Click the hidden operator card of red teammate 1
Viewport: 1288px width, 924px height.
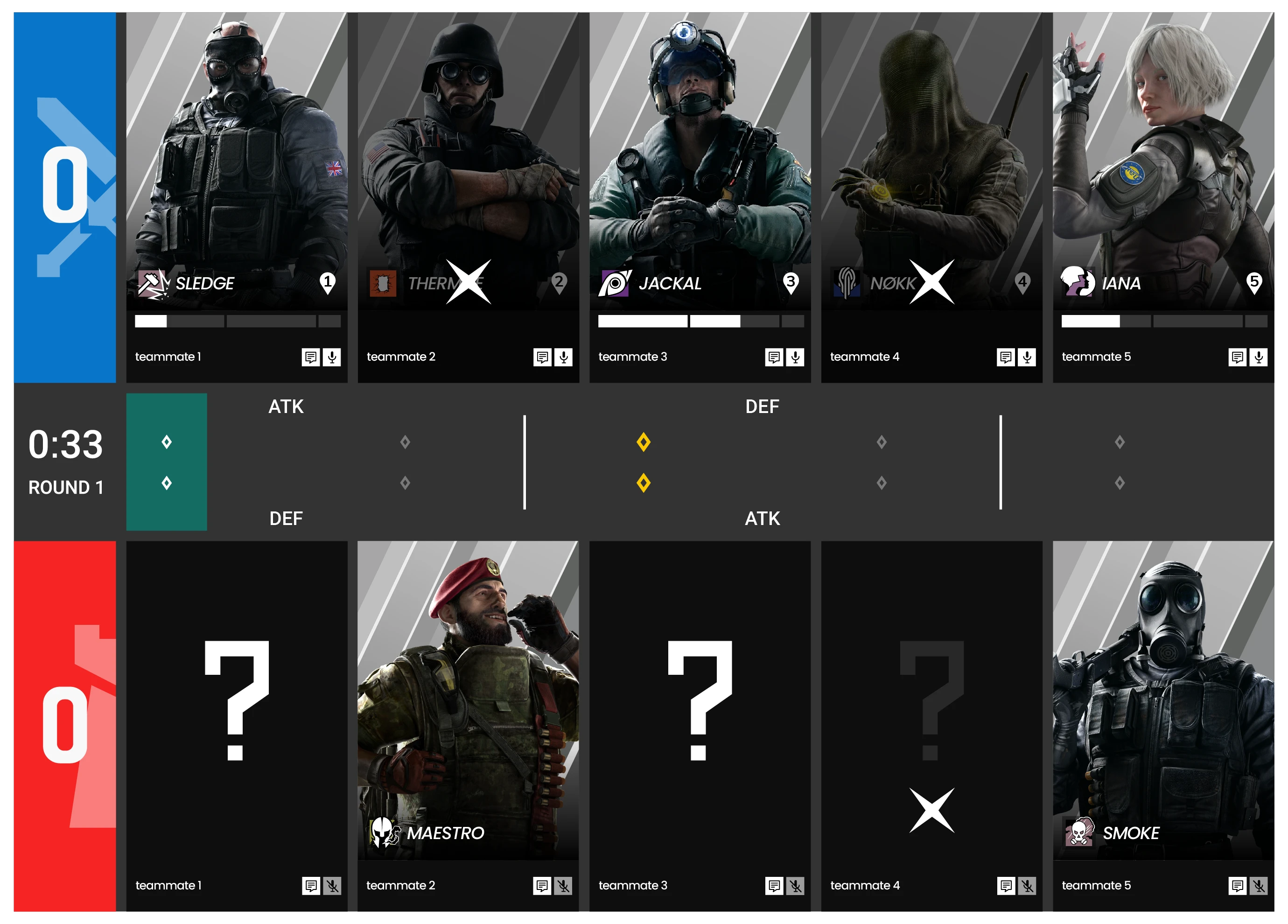[x=236, y=699]
